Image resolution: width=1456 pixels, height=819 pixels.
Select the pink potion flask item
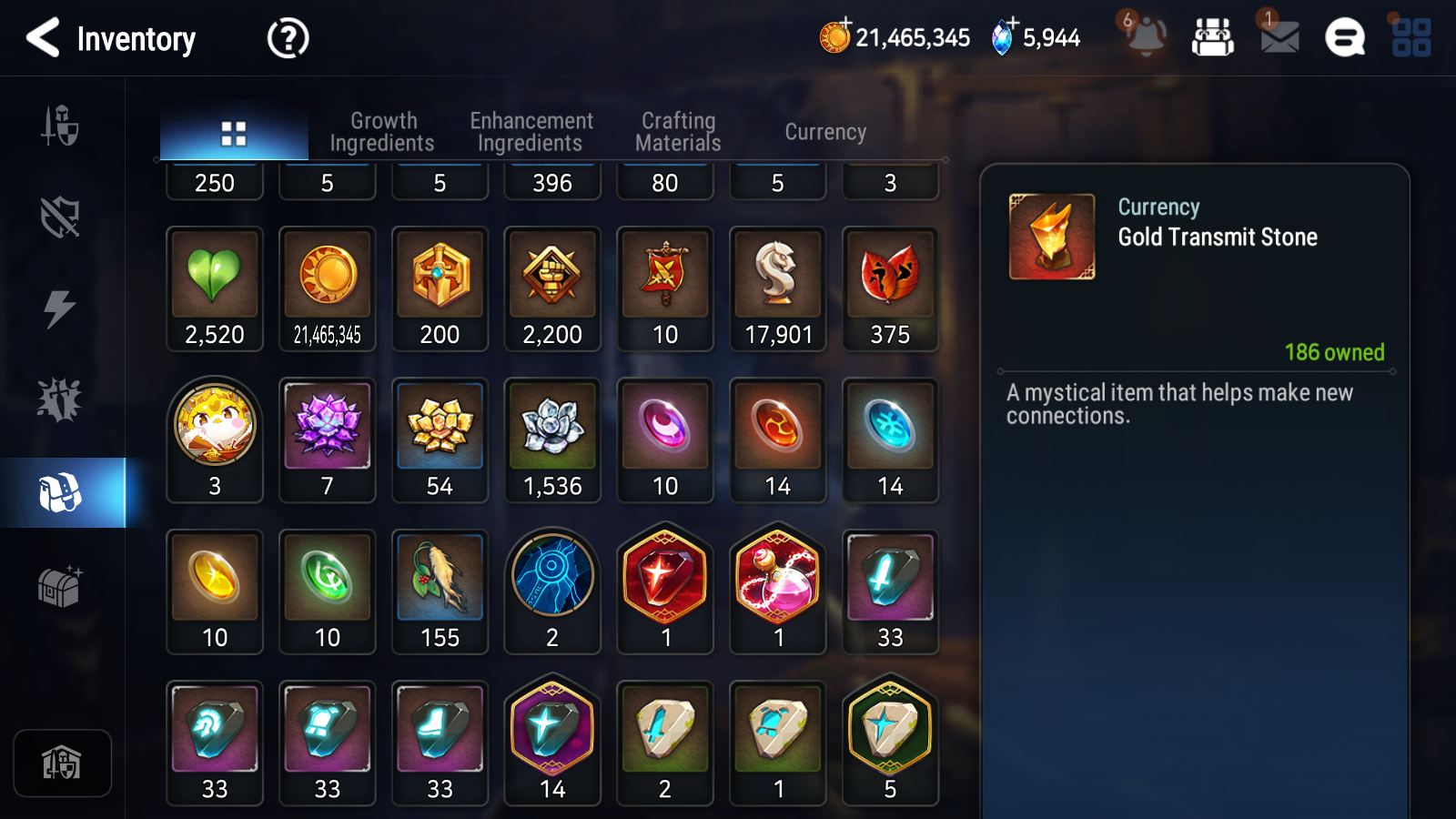(778, 591)
